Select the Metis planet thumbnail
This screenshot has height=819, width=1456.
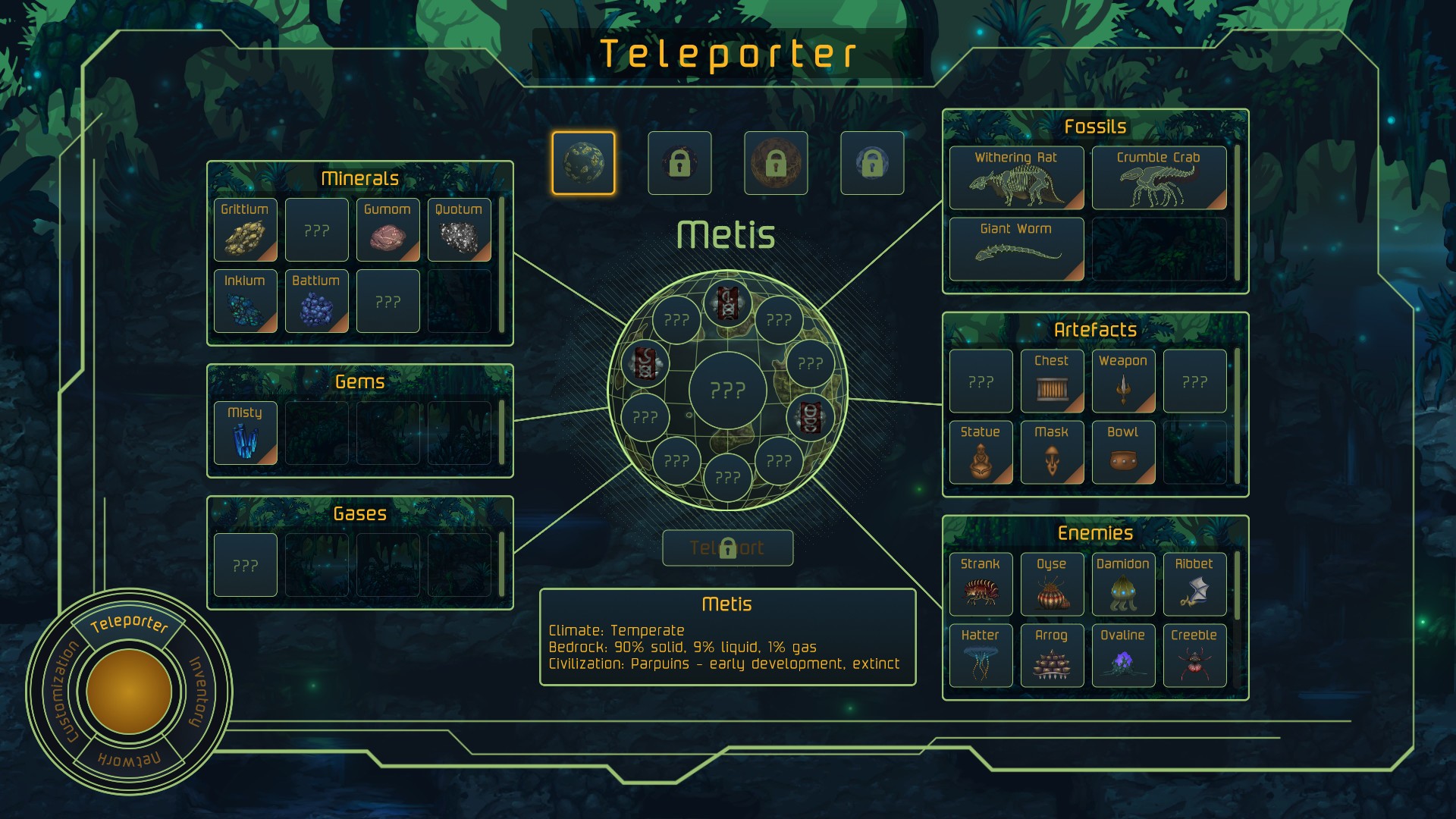(x=583, y=162)
